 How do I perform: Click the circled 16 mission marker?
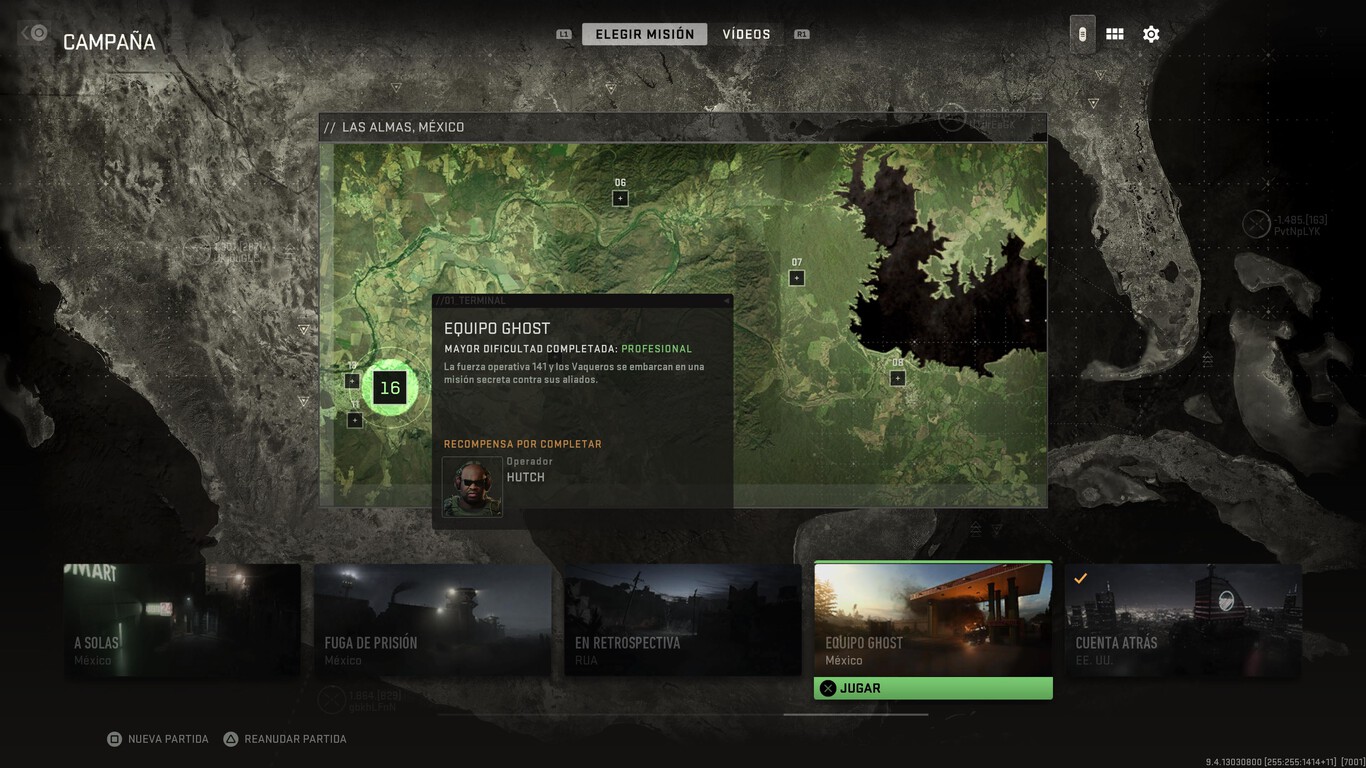click(x=389, y=388)
